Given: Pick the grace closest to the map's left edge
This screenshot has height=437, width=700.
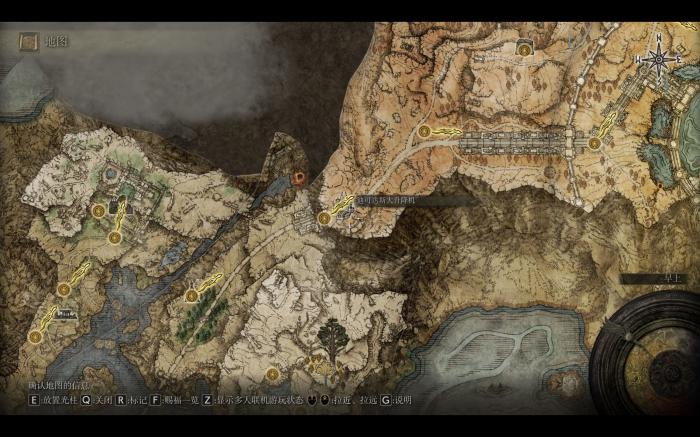Looking at the screenshot, I should pyautogui.click(x=35, y=337).
